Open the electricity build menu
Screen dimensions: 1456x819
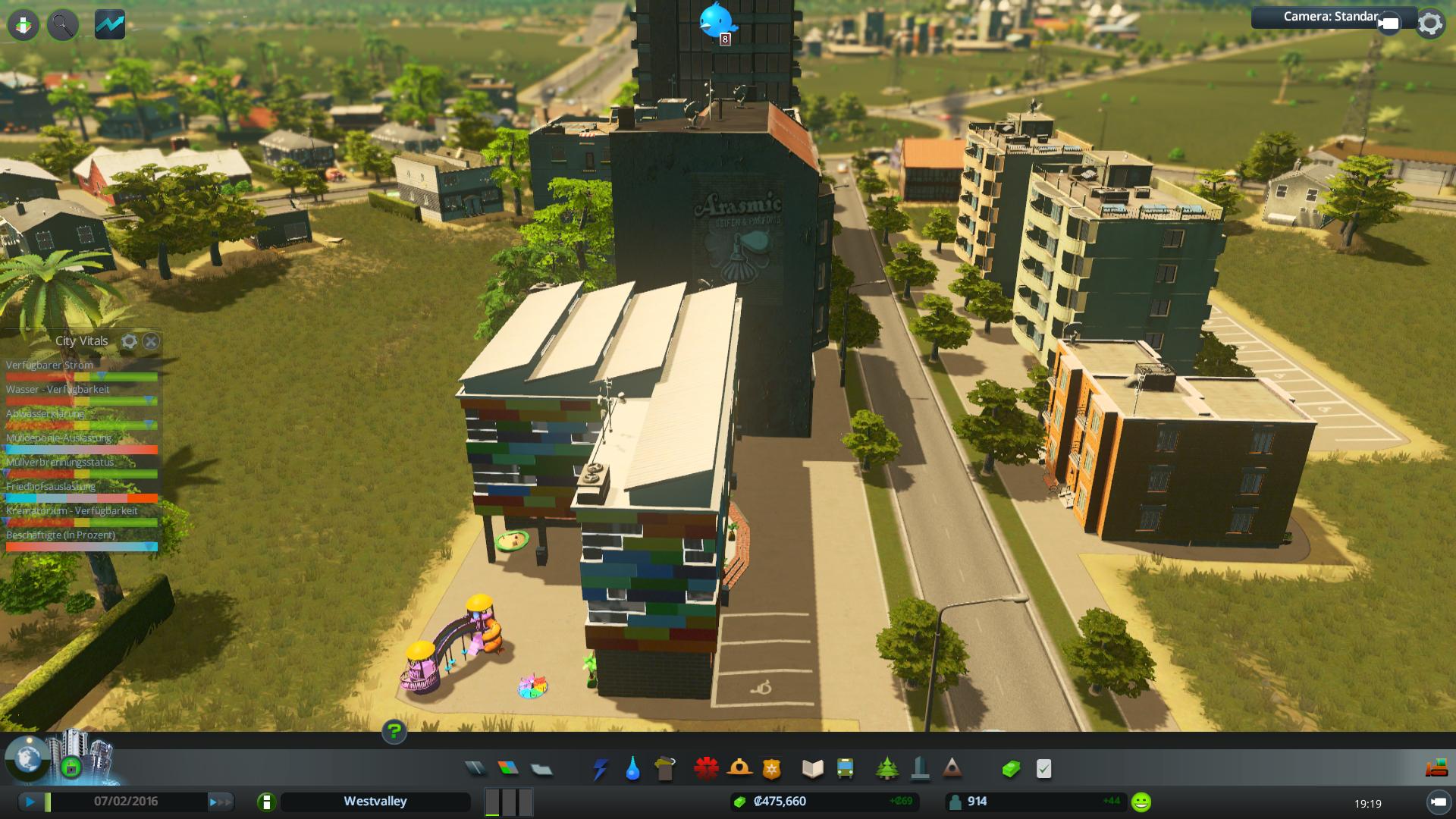[x=600, y=769]
